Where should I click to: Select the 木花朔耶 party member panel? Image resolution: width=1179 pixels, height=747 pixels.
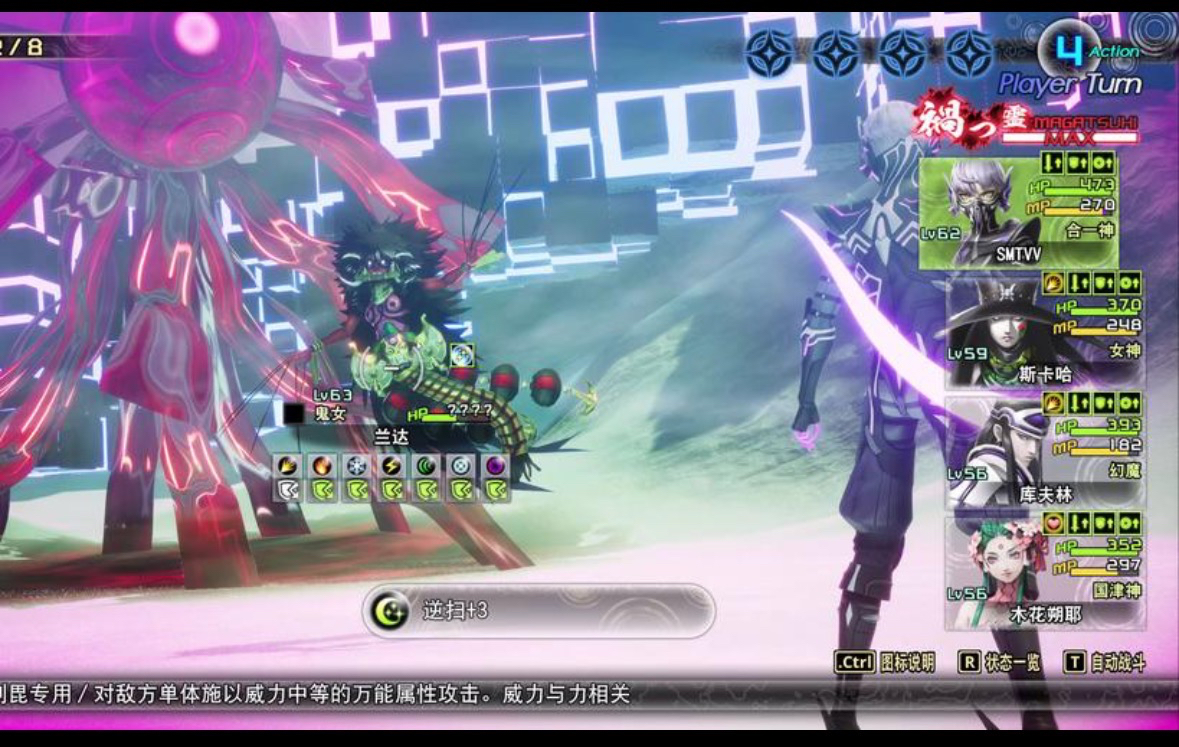pos(1045,572)
